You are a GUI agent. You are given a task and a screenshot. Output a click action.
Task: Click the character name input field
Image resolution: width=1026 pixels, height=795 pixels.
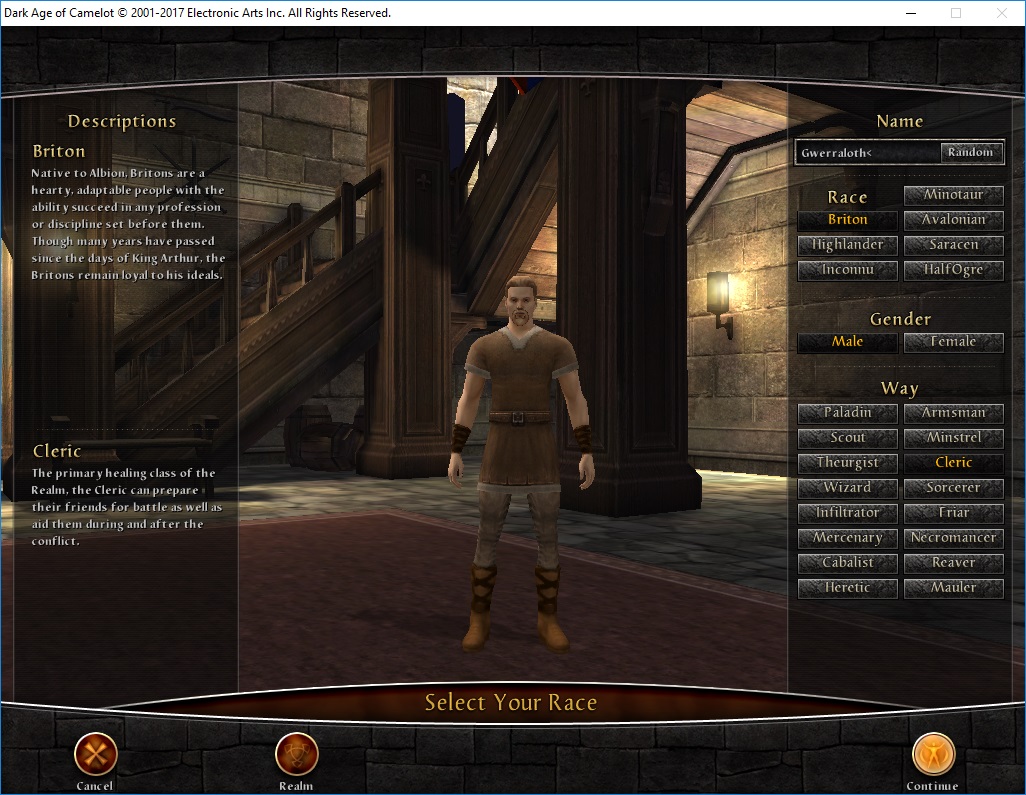[868, 153]
